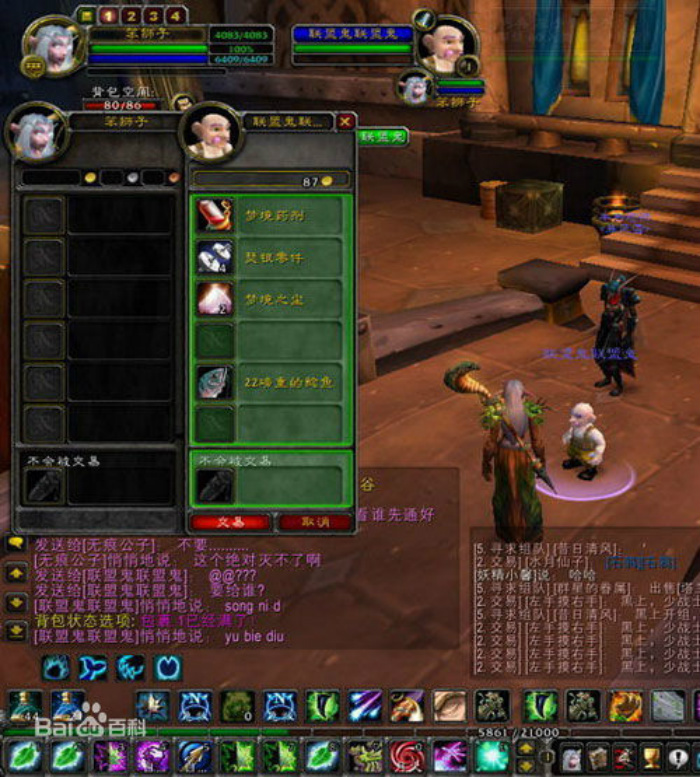Switch to action bar page 1

108,15
